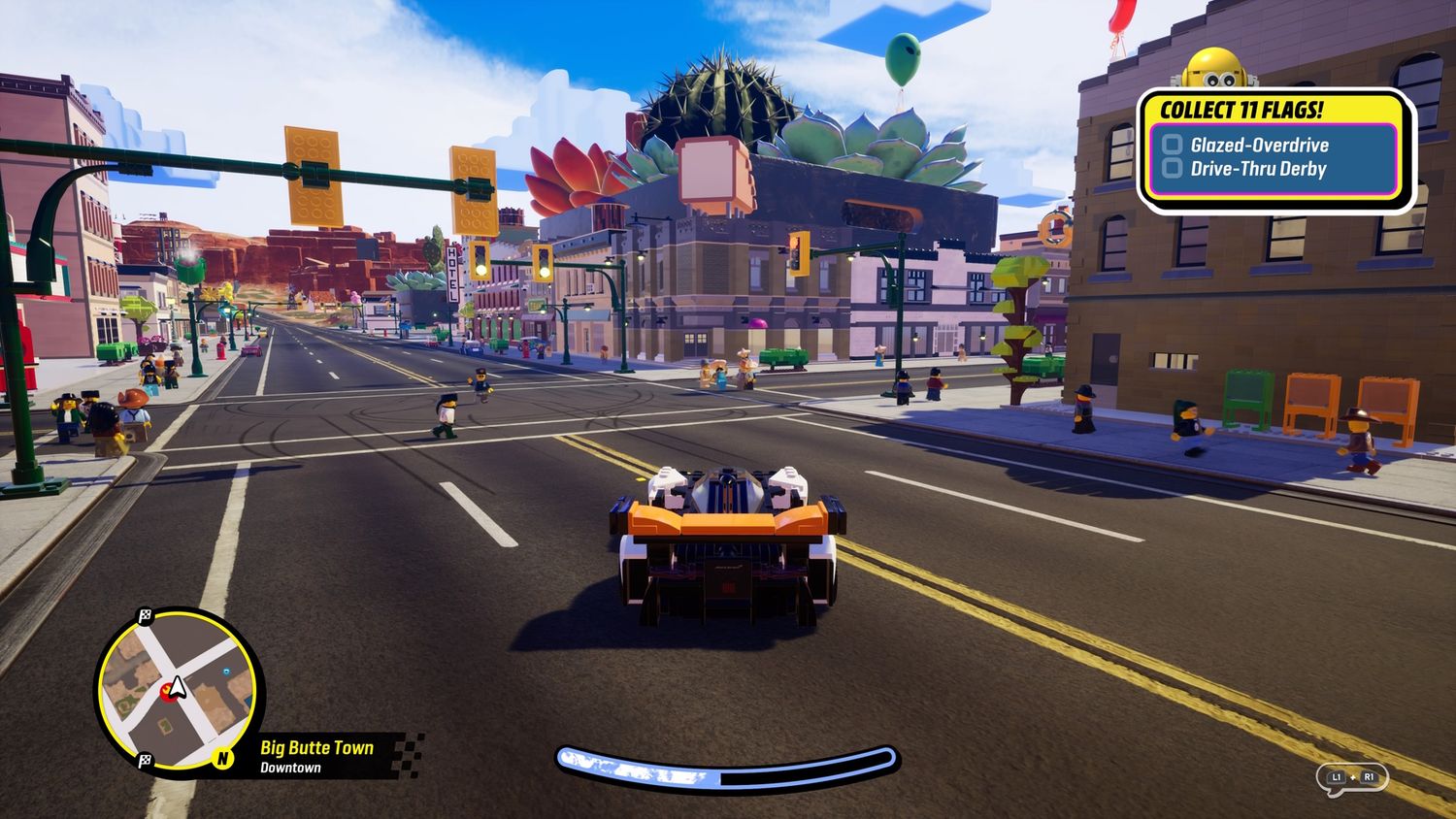This screenshot has width=1456, height=819.
Task: Tick the Glazed-Overdrive objective checkbox
Action: pos(1173,146)
